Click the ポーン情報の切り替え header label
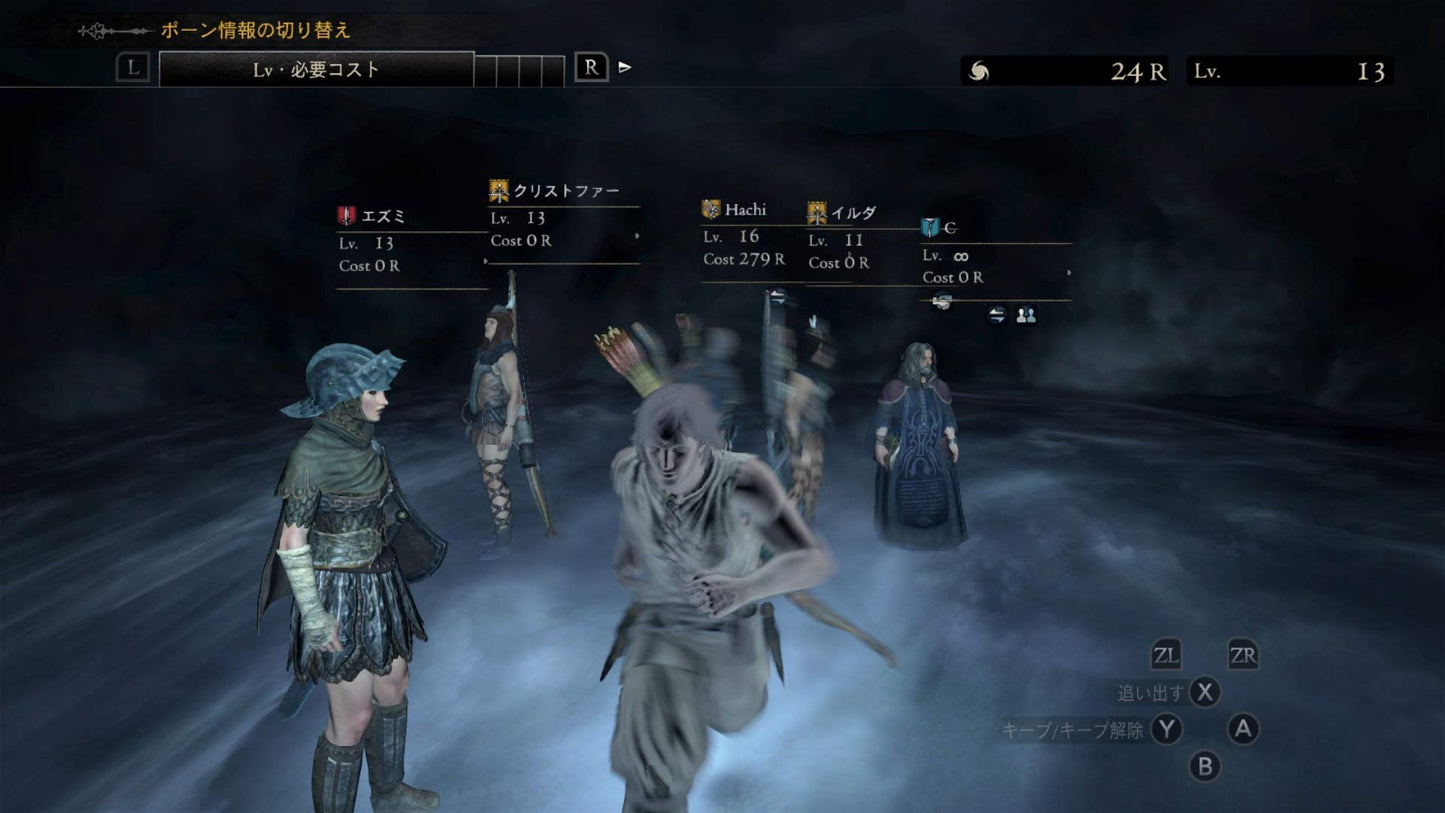Screen dimensions: 1445x813 258,29
